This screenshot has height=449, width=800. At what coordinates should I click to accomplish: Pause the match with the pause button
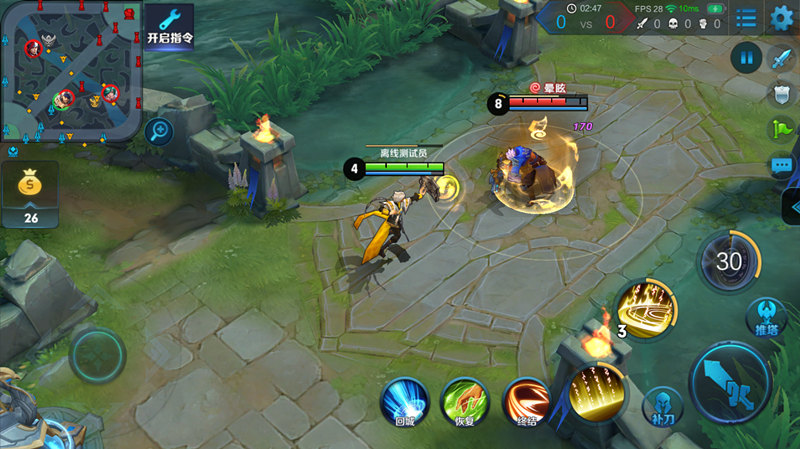click(x=746, y=57)
